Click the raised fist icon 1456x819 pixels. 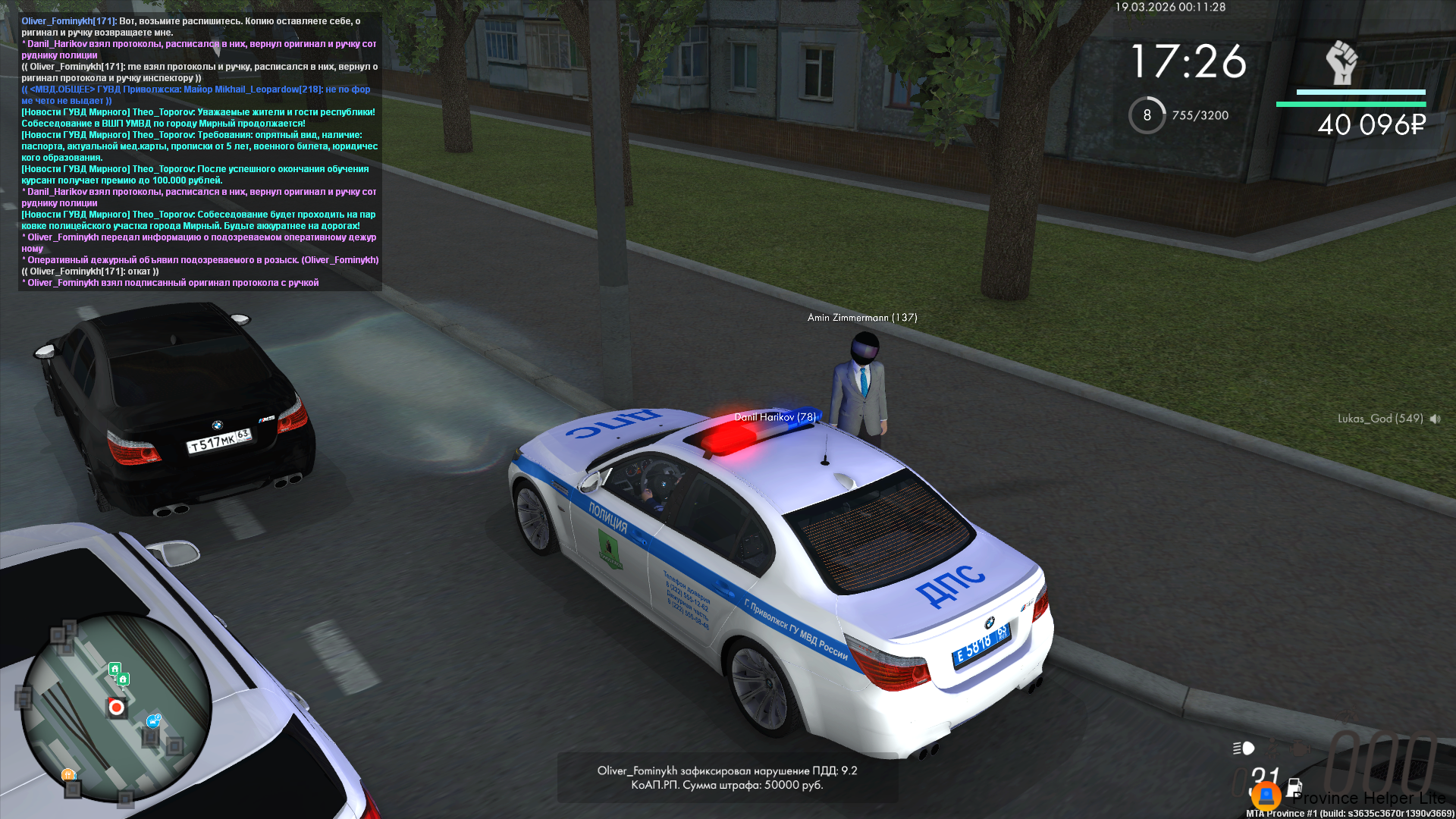(x=1341, y=63)
